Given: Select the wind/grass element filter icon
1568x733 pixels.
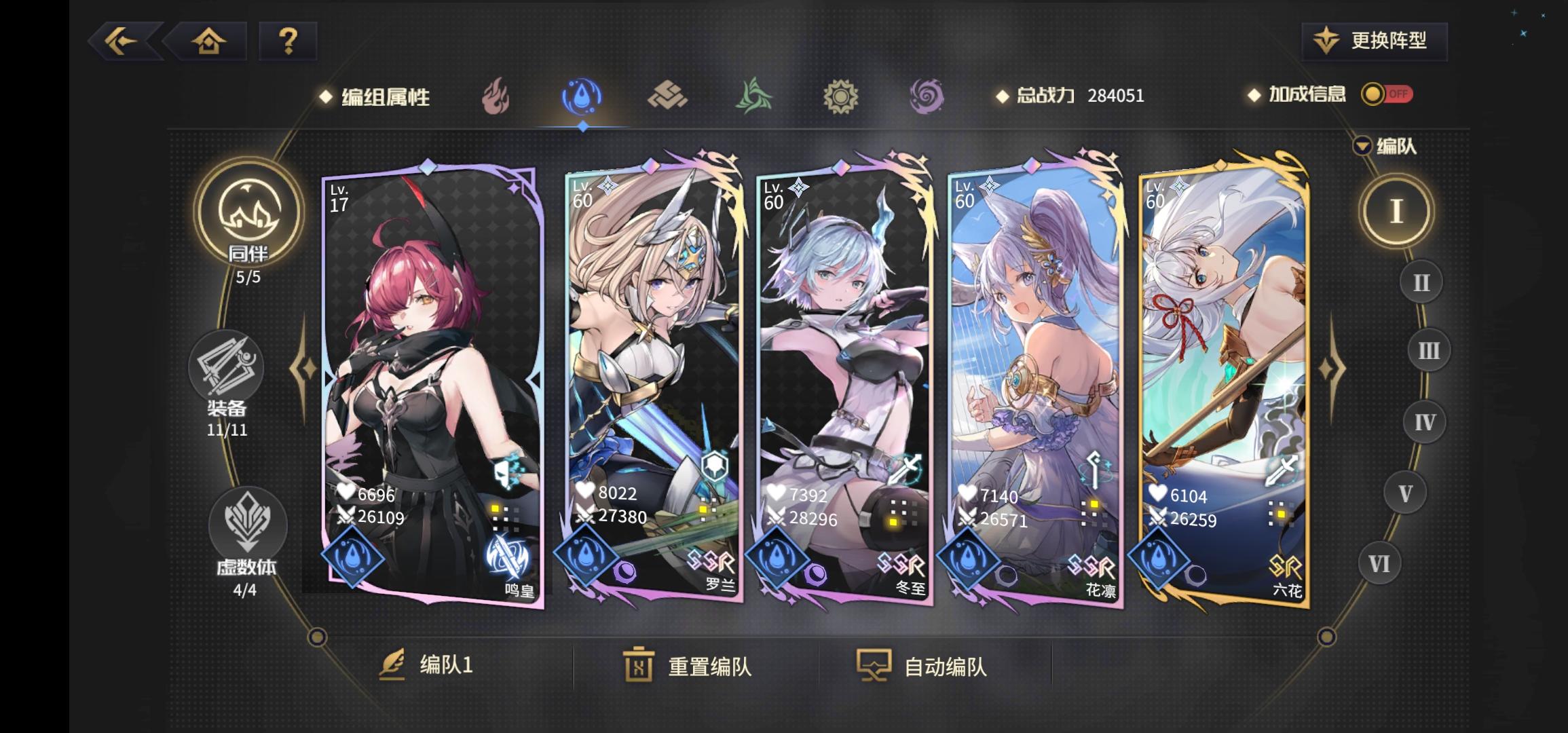Looking at the screenshot, I should pyautogui.click(x=755, y=96).
